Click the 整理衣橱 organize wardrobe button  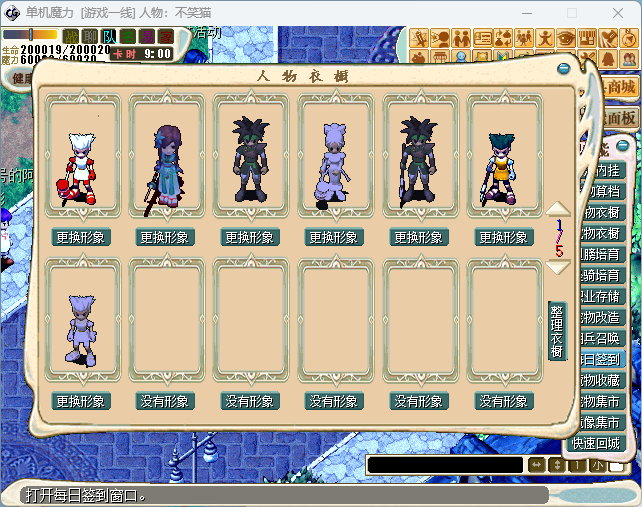[557, 330]
